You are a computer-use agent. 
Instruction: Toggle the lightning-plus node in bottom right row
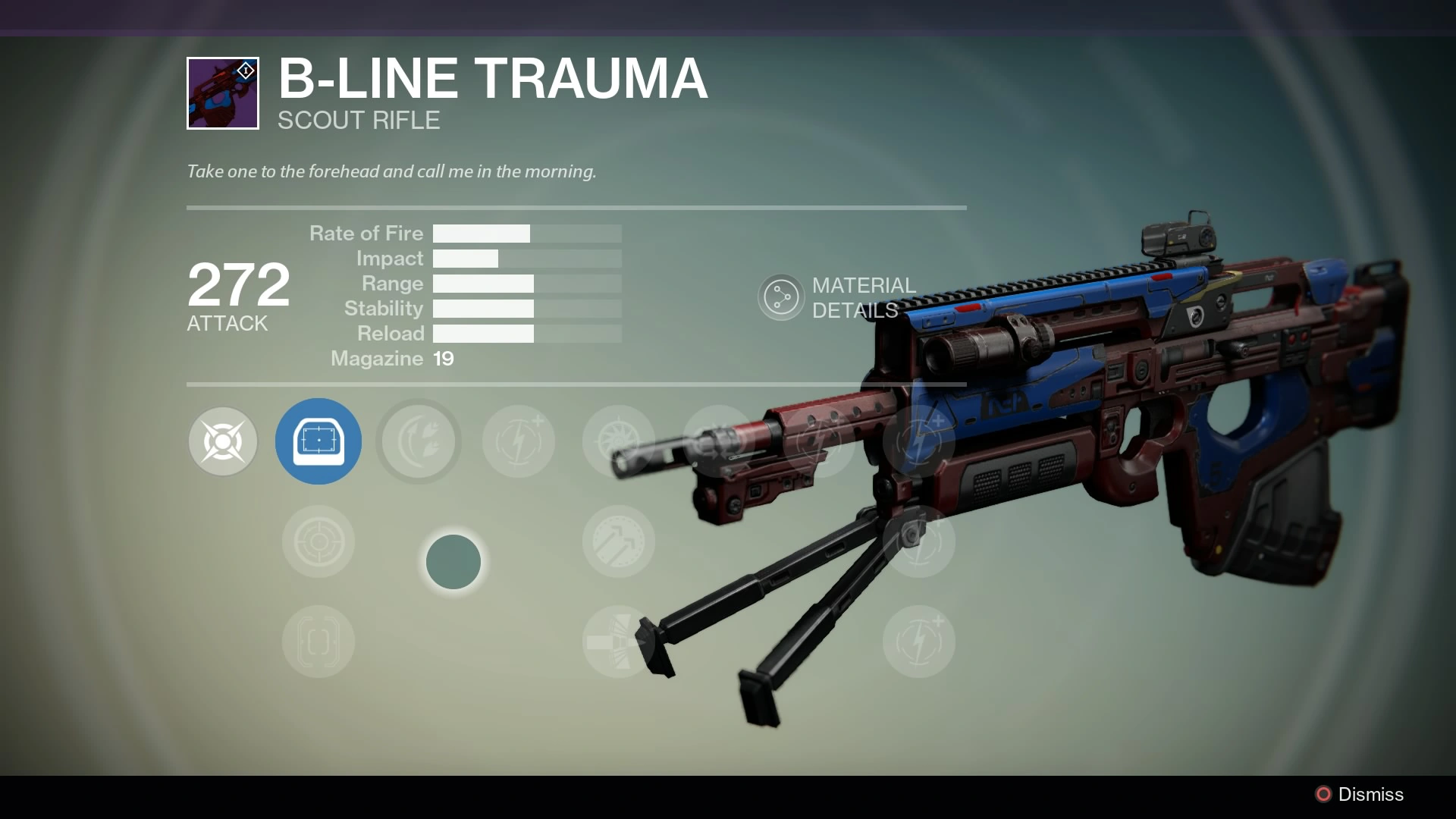919,642
